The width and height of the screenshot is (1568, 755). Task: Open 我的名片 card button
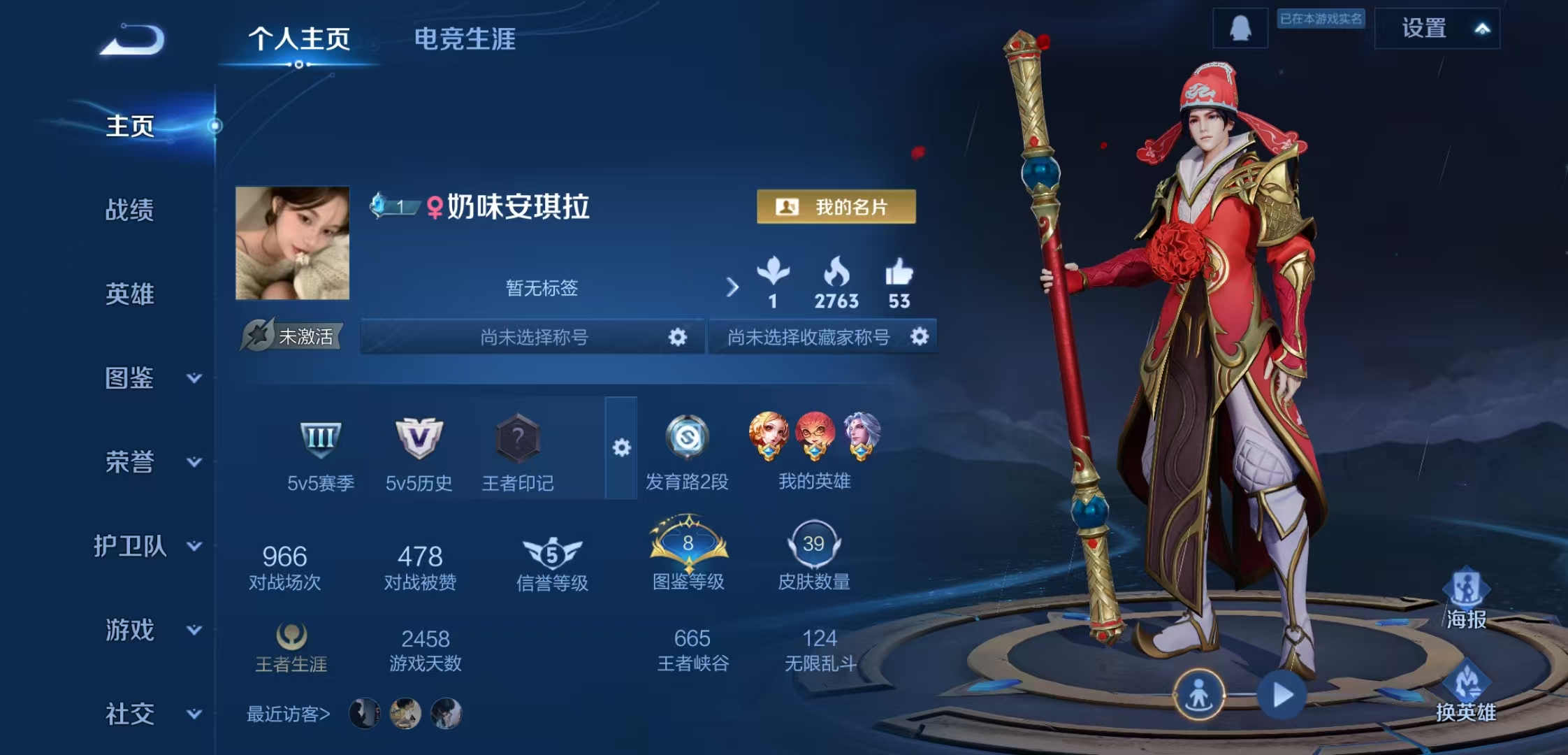click(x=836, y=207)
